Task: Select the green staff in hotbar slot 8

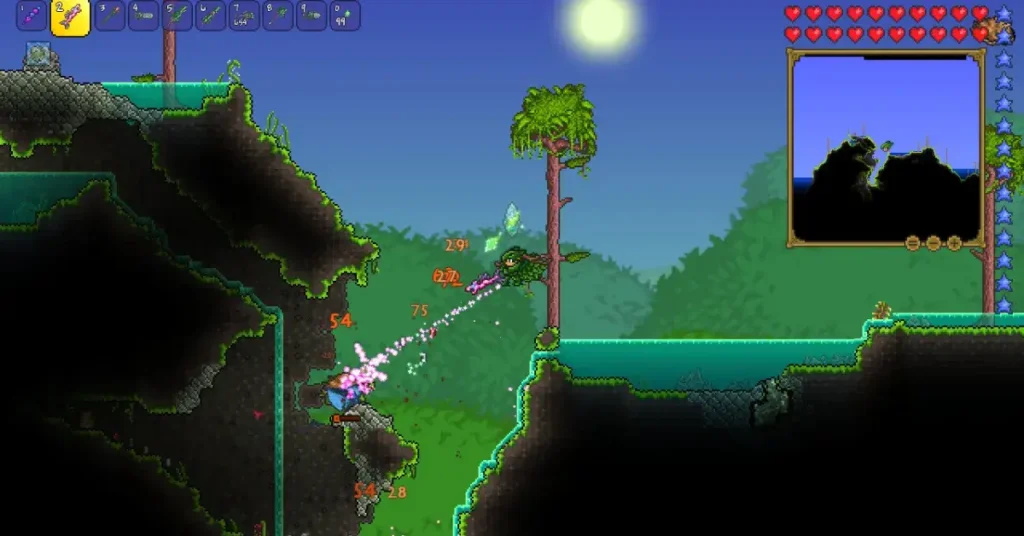Action: [278, 16]
